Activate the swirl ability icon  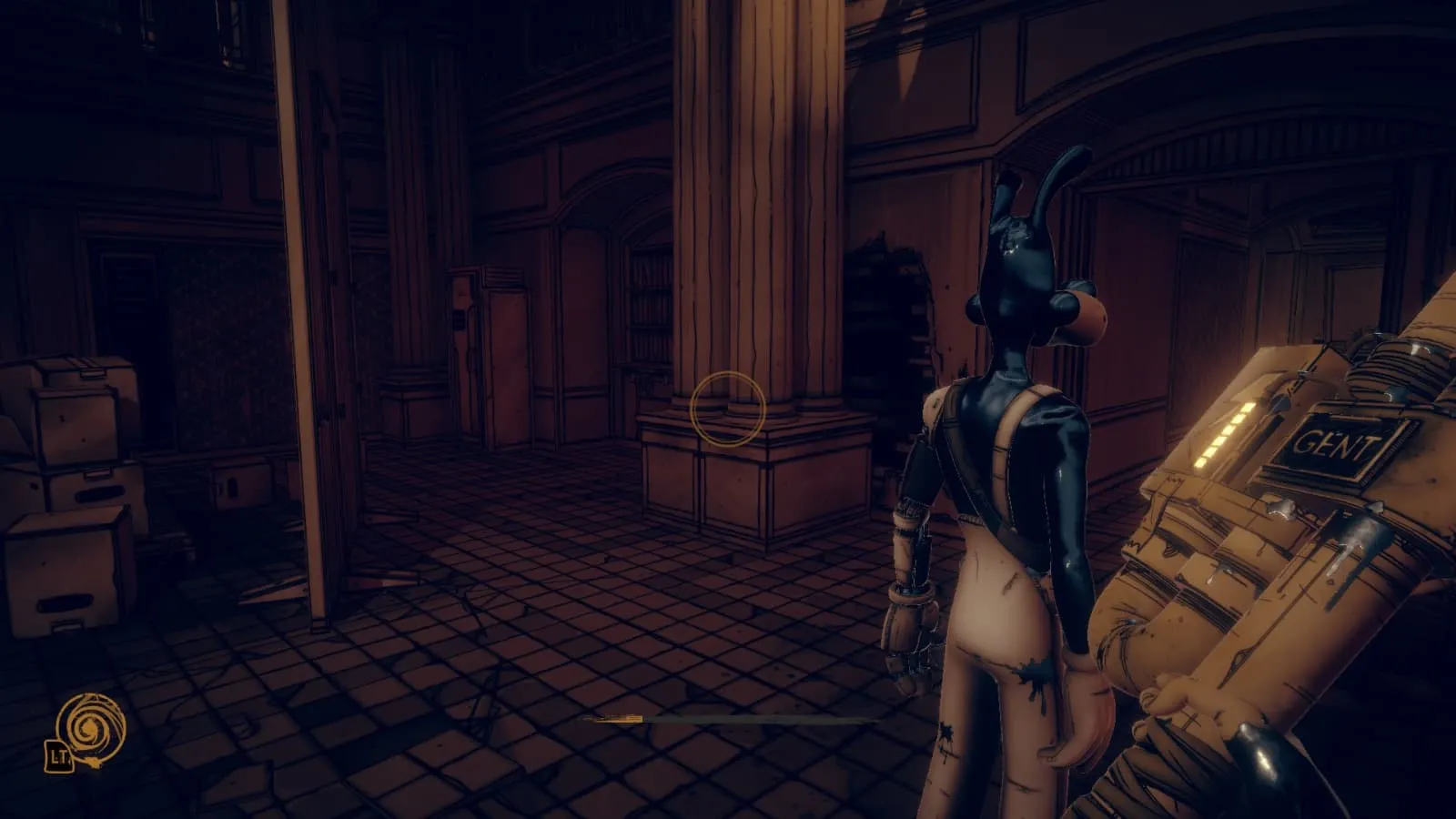point(90,726)
